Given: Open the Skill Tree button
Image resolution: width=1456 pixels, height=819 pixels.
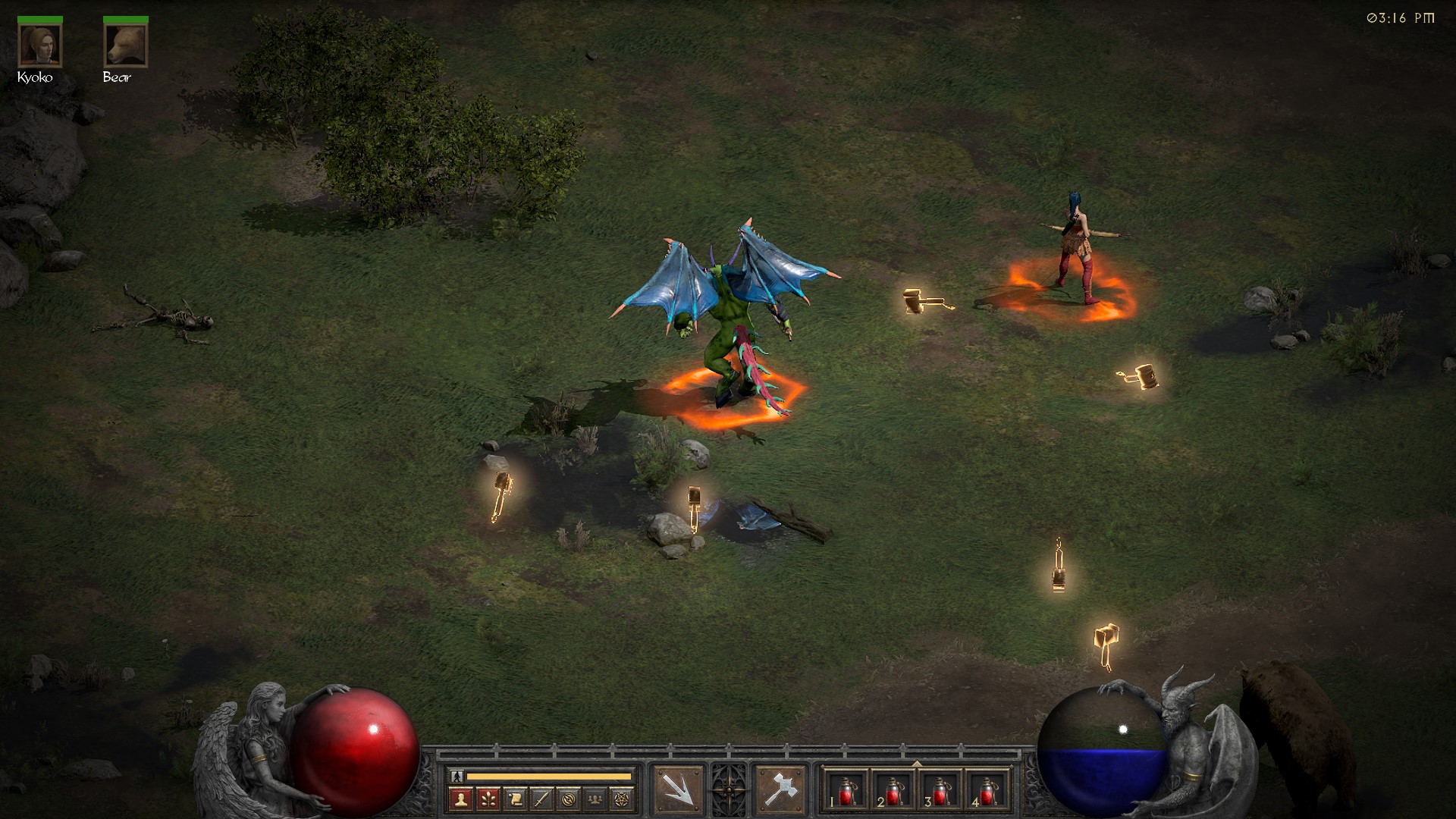Looking at the screenshot, I should (488, 799).
